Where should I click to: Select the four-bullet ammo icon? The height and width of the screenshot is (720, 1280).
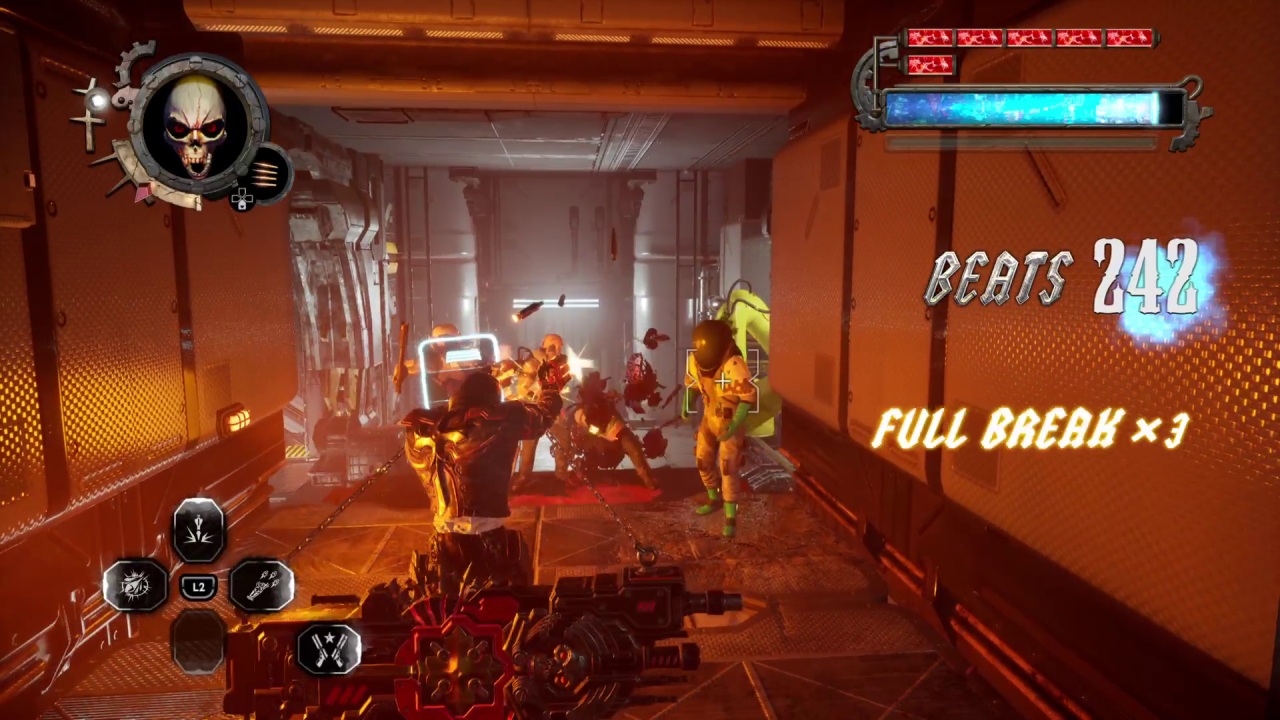(266, 173)
